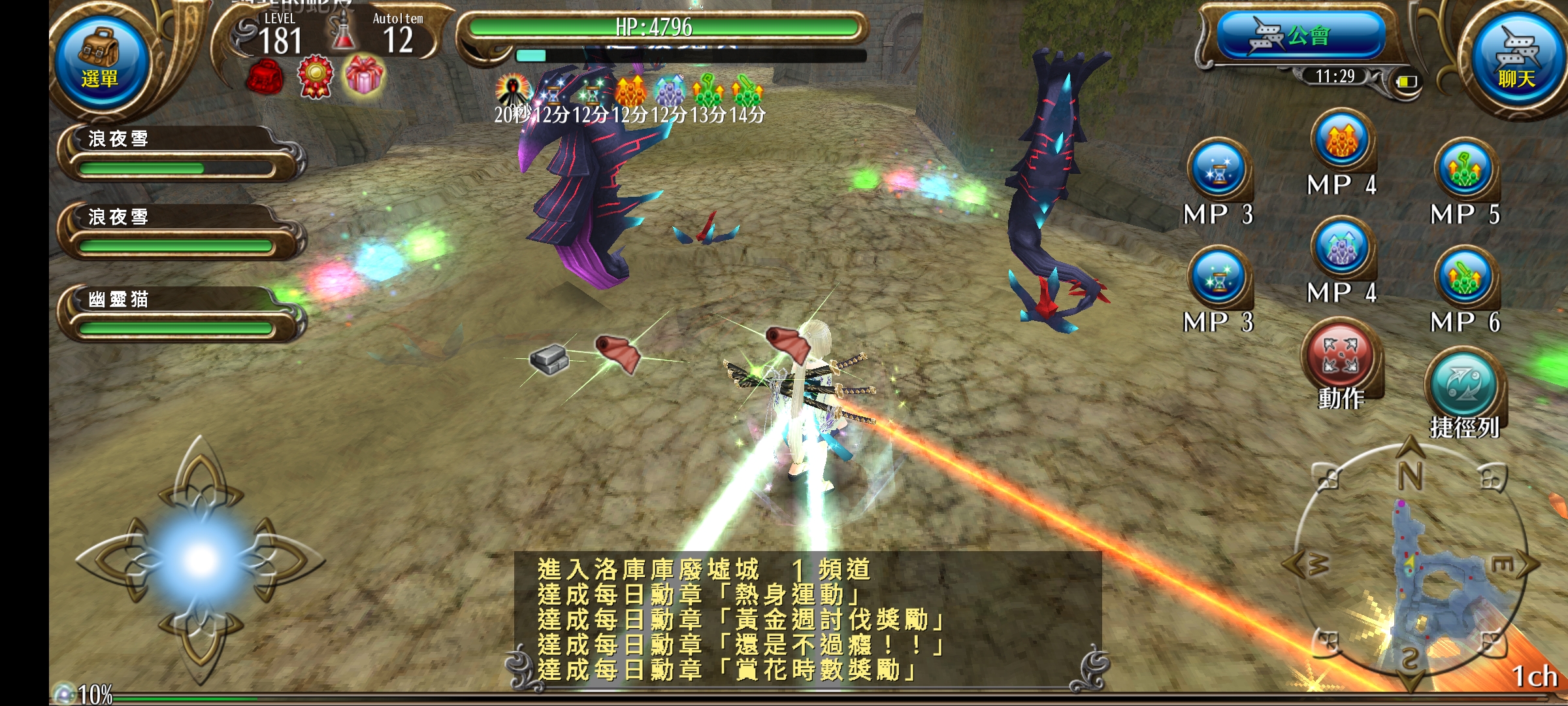The width and height of the screenshot is (1568, 706).
Task: Open the red medal emblem icon
Action: click(315, 77)
